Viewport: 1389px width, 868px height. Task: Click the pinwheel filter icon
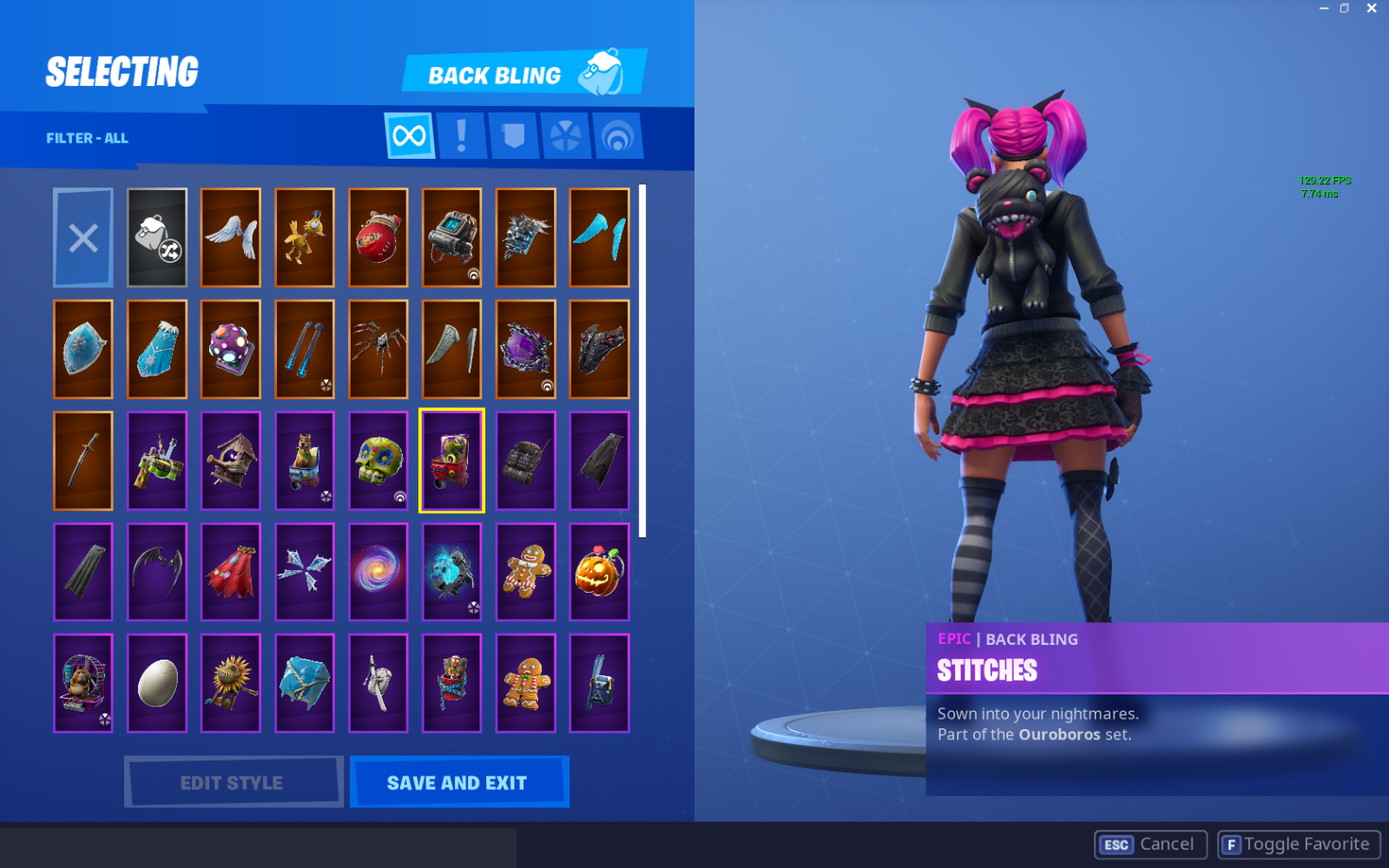[x=565, y=135]
